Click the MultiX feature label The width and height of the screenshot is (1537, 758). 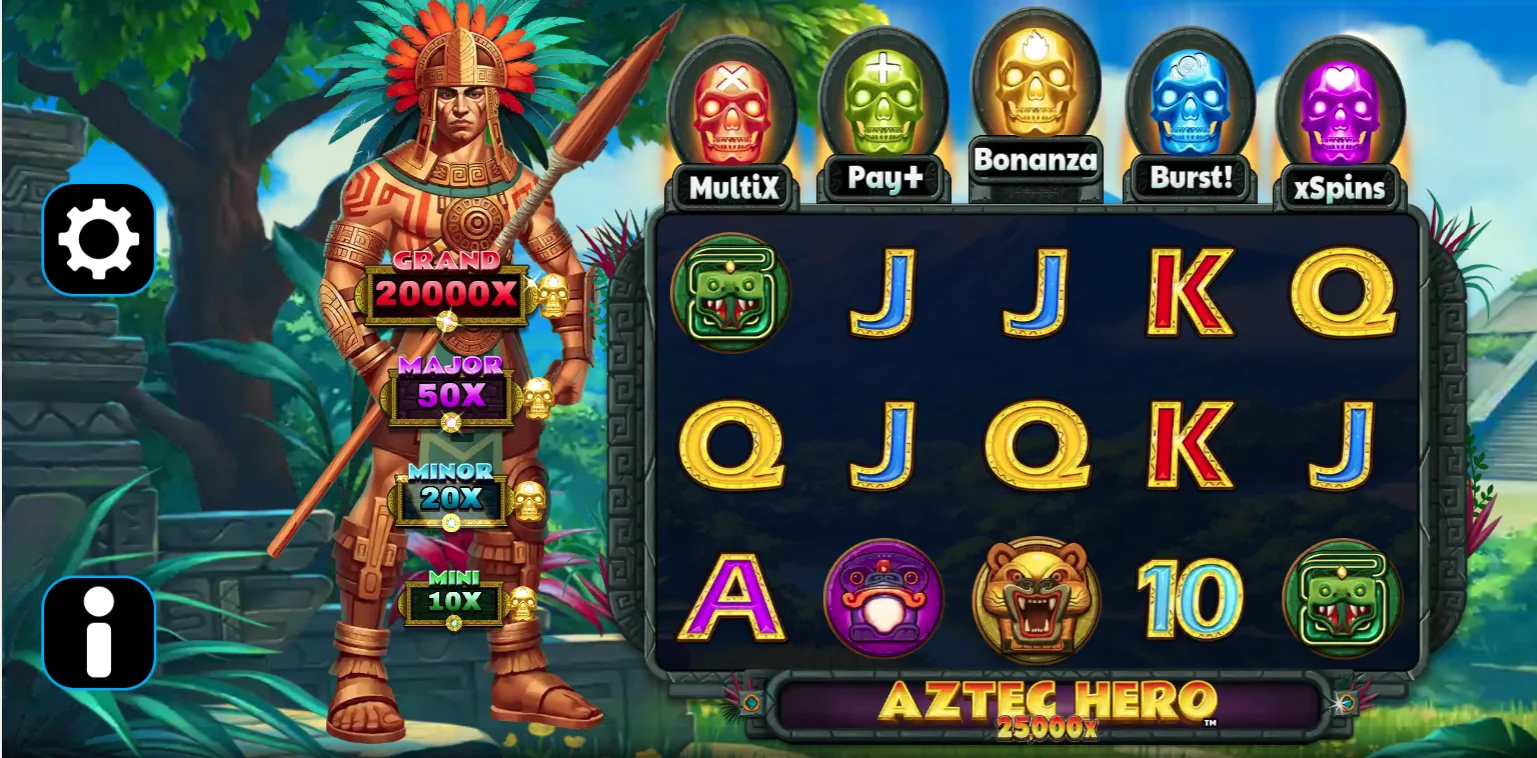point(732,187)
